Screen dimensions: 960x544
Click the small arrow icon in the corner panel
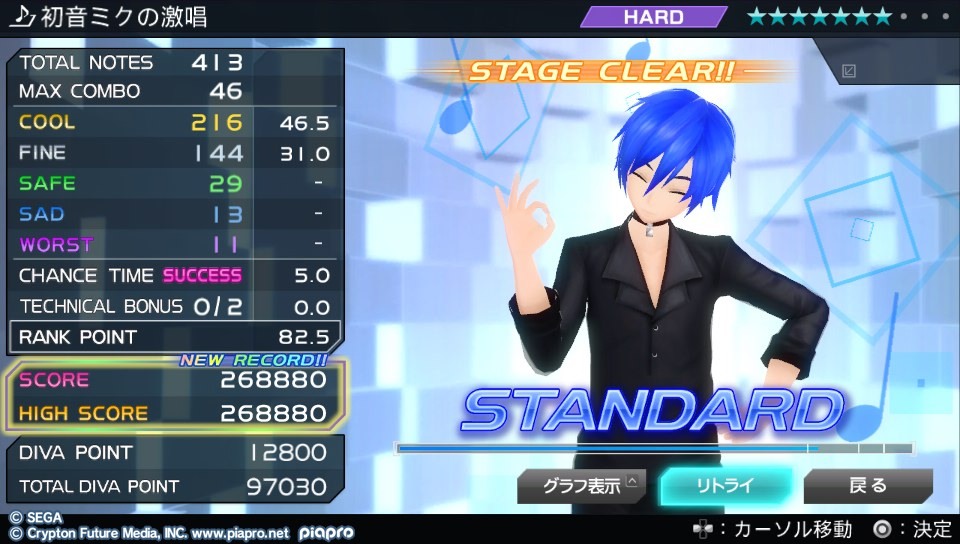pyautogui.click(x=849, y=71)
